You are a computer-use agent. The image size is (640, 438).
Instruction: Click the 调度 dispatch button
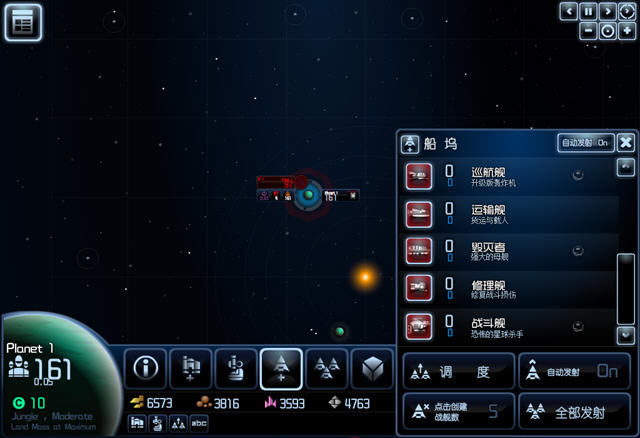coord(458,371)
